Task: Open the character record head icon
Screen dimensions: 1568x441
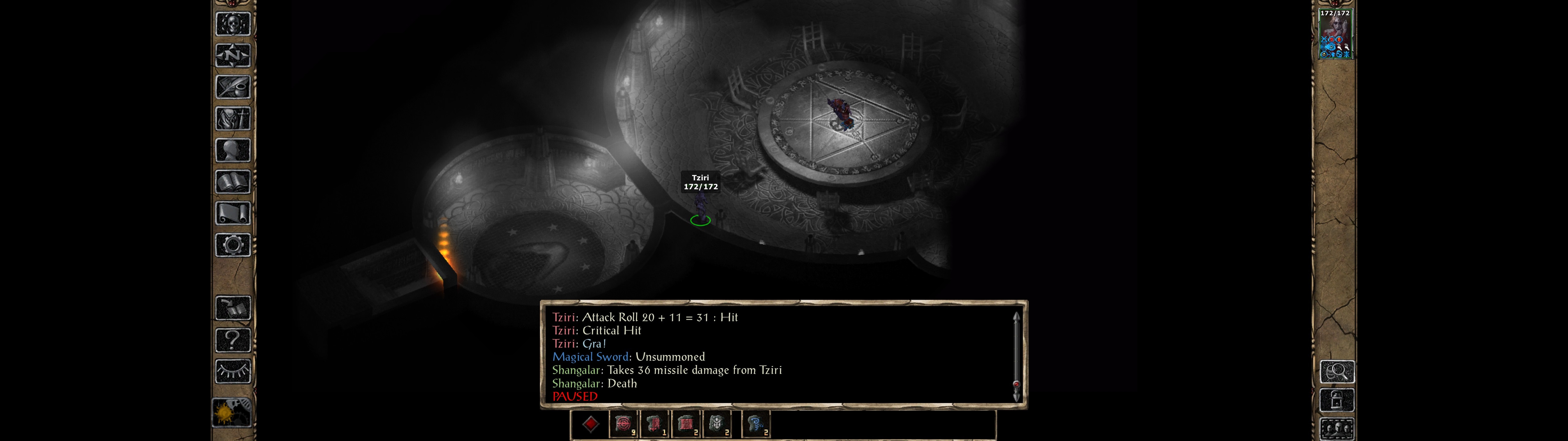Action: pyautogui.click(x=232, y=150)
